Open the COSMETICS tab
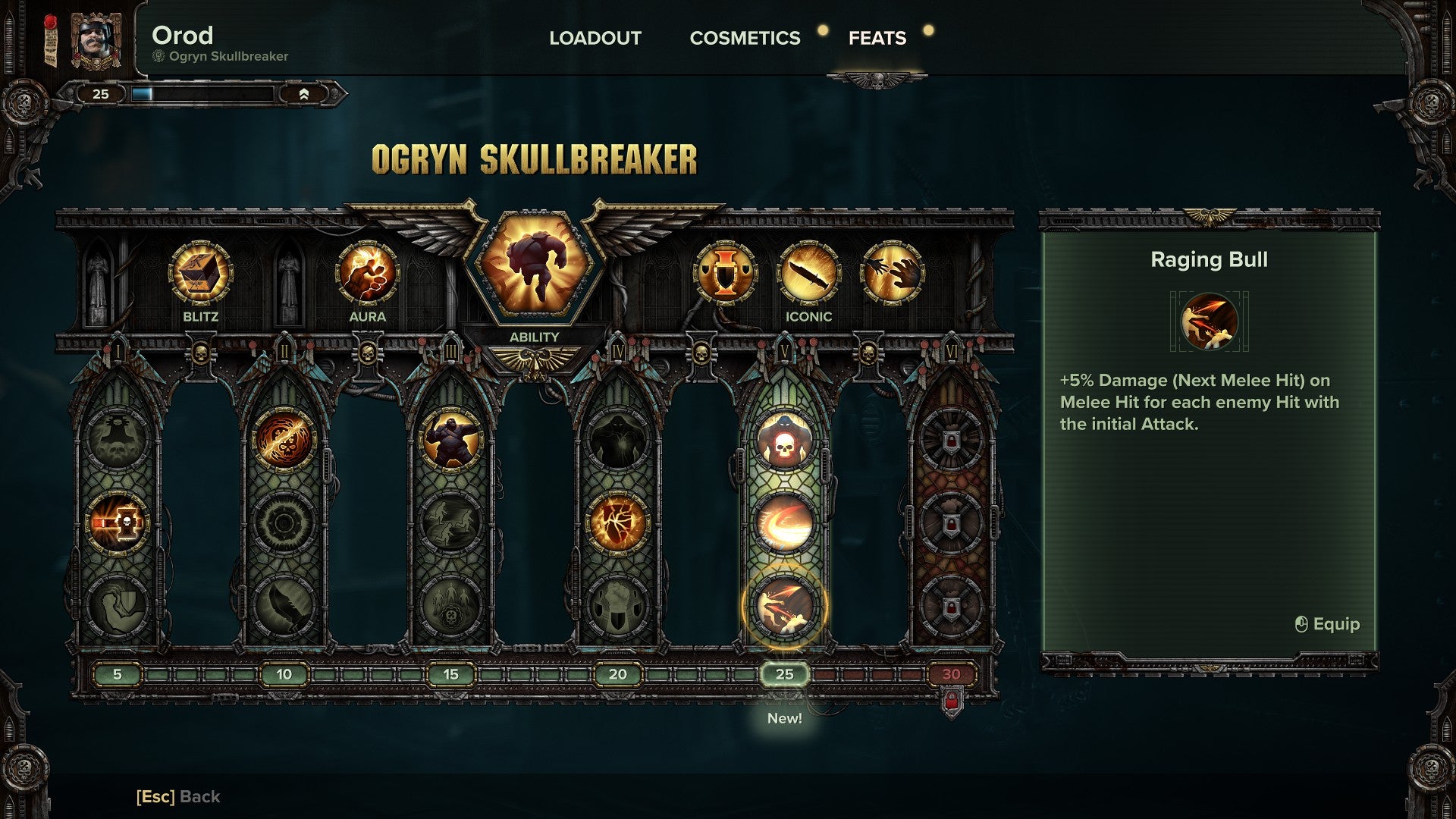Viewport: 1456px width, 819px height. pyautogui.click(x=744, y=38)
